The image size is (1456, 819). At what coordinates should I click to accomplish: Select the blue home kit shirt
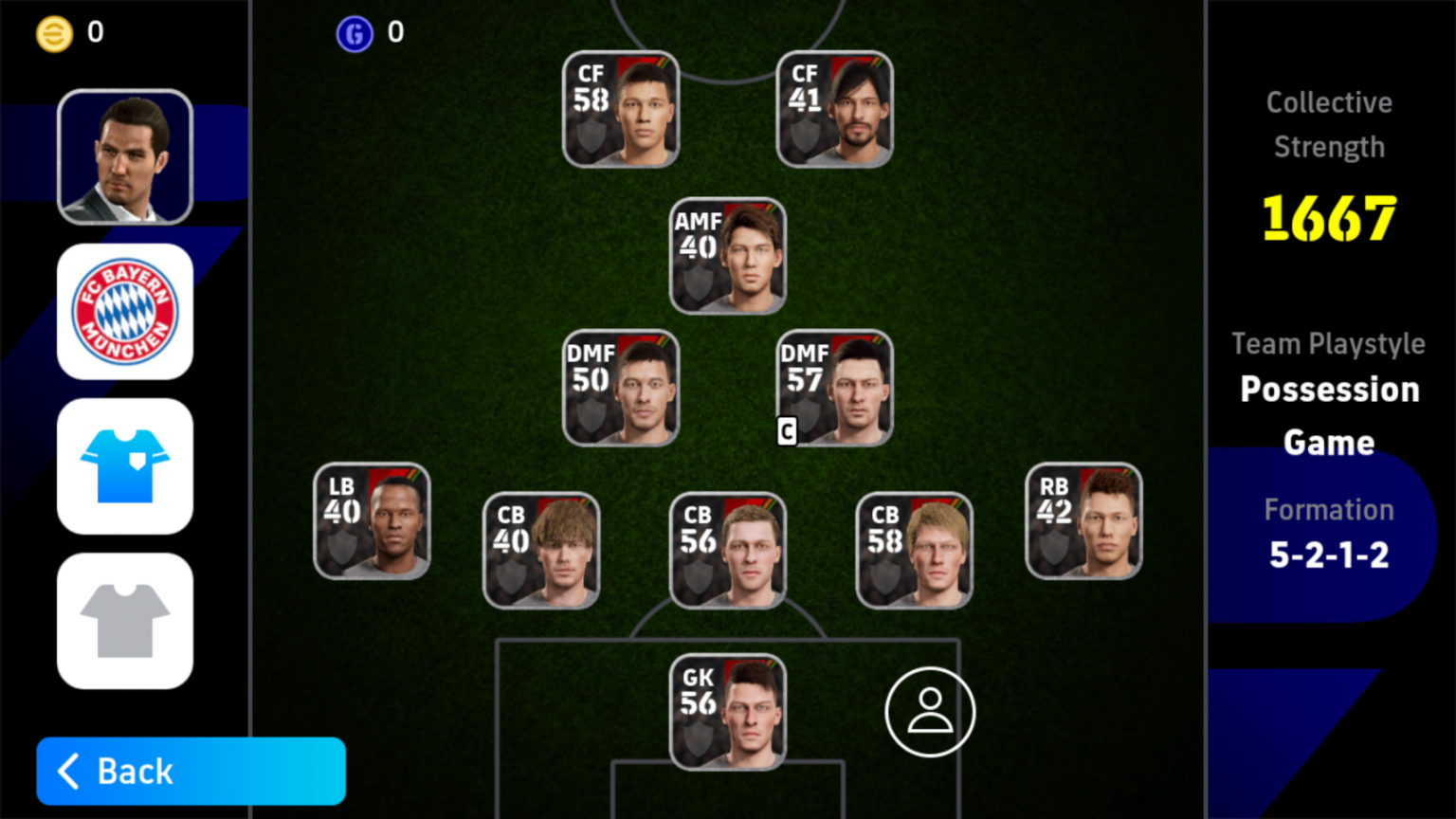point(124,465)
